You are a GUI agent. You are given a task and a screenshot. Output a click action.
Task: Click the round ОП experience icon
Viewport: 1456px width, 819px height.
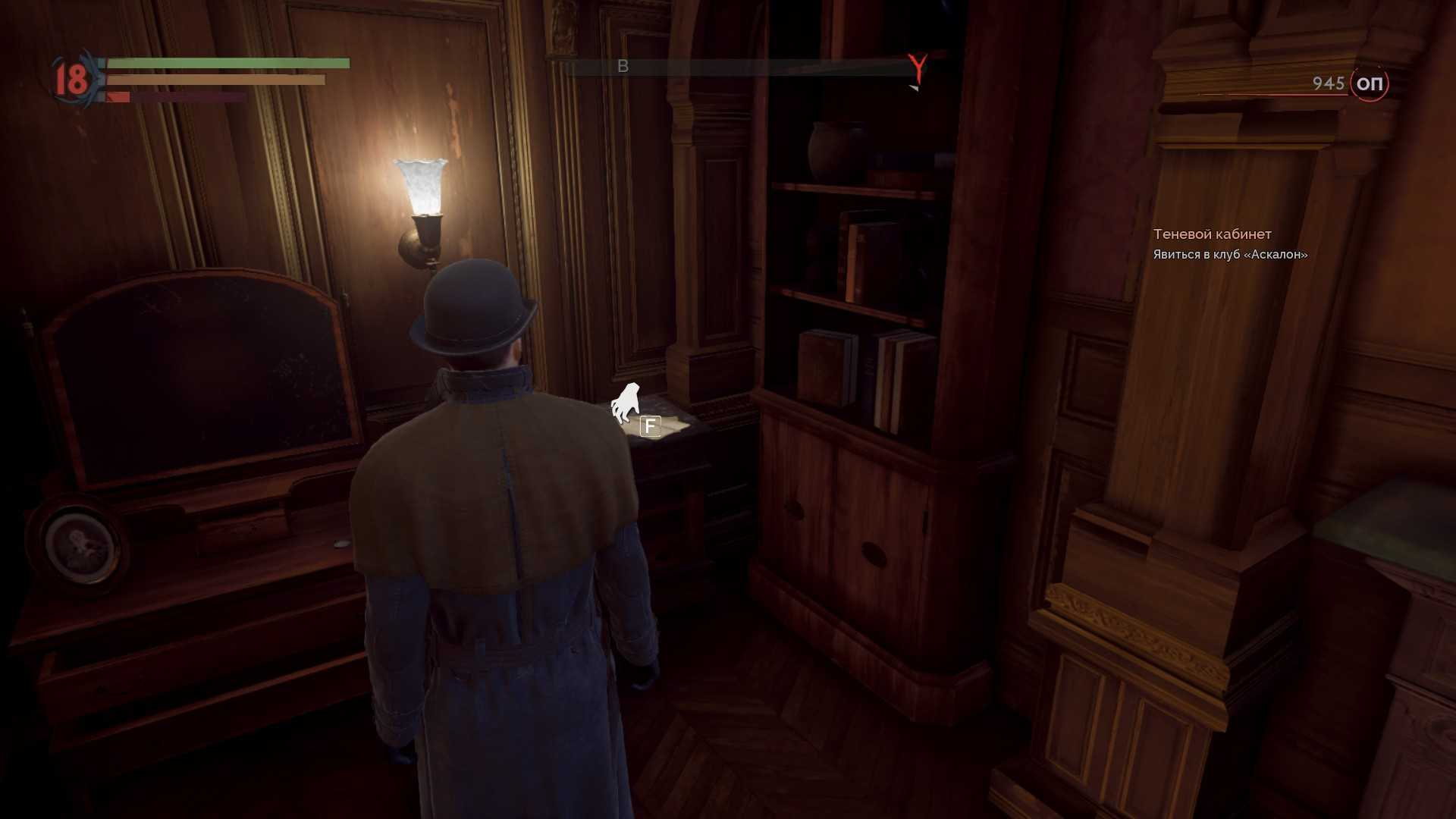point(1369,83)
